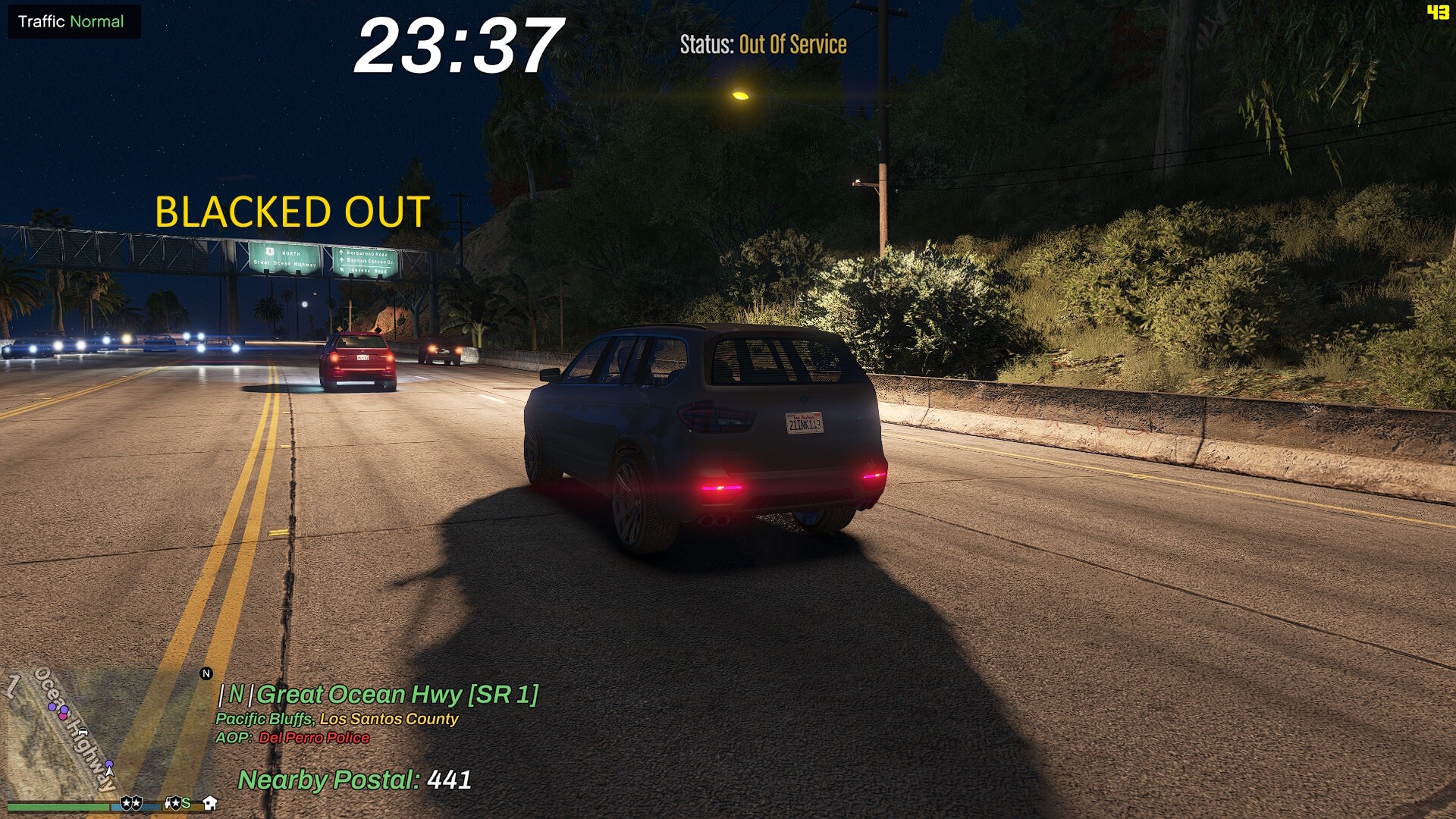Select the white police car blip on minimap
Viewport: 1456px width, 819px height.
(x=83, y=732)
